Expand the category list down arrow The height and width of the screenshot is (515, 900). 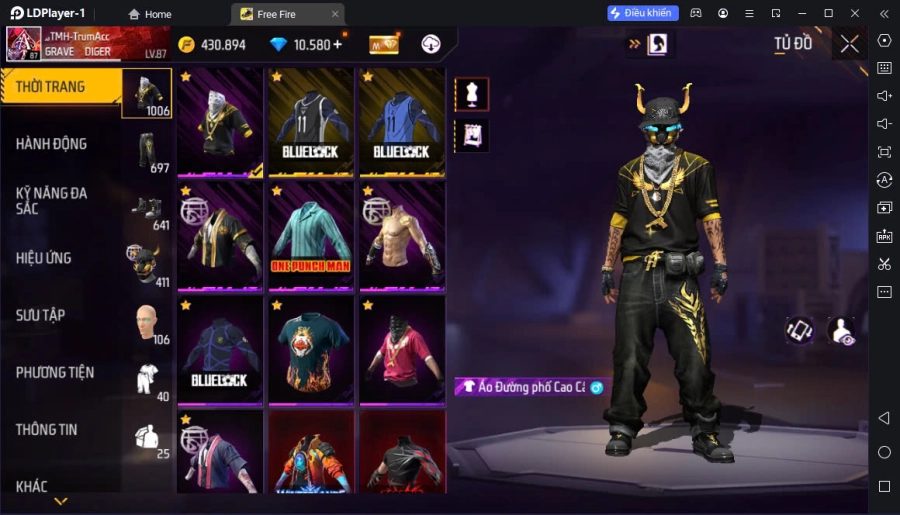(x=61, y=501)
